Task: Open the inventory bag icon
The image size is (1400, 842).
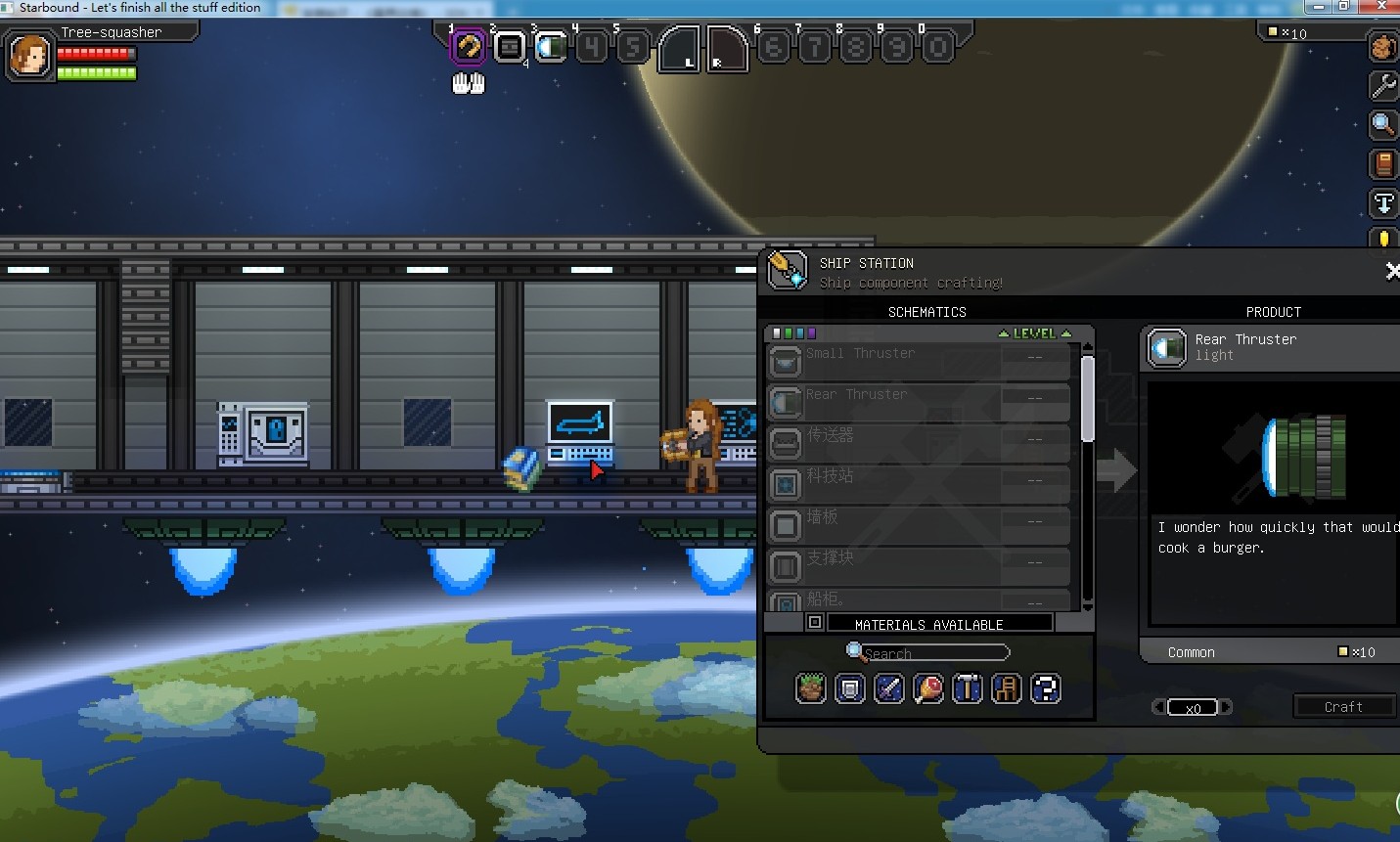Action: 1382,46
